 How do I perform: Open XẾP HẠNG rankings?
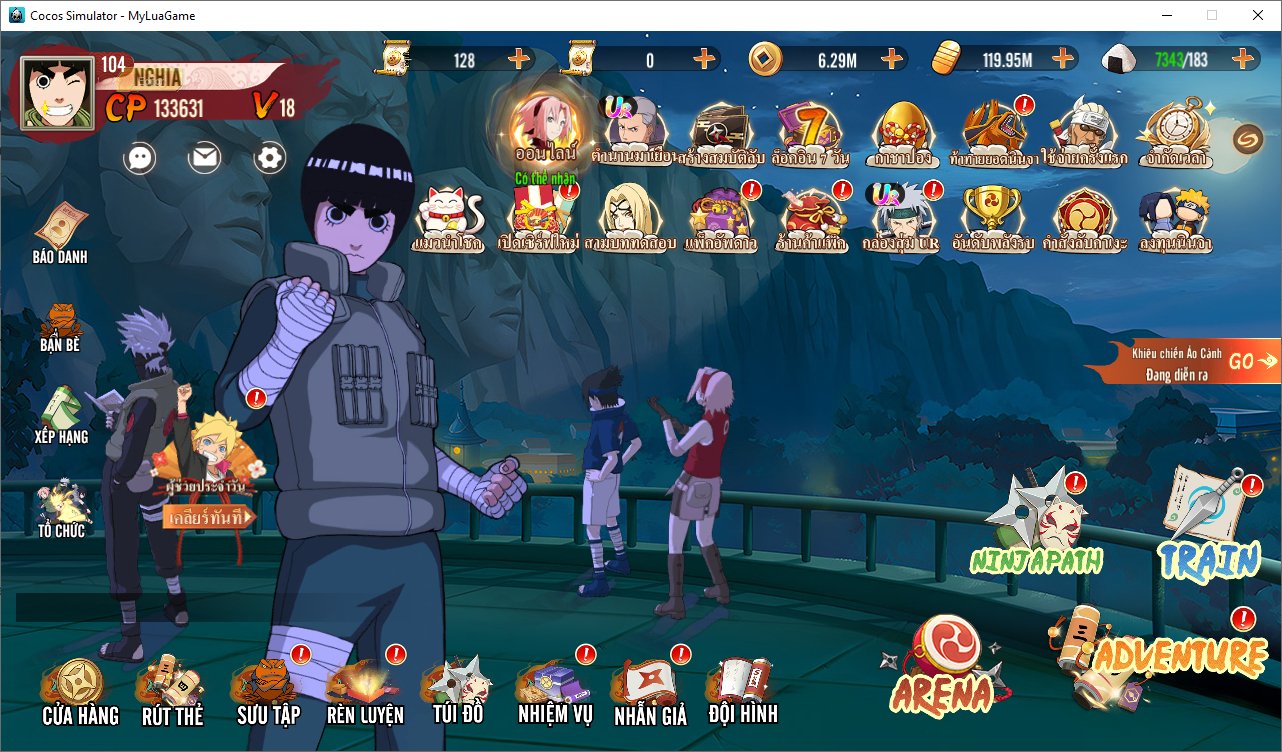(x=61, y=414)
